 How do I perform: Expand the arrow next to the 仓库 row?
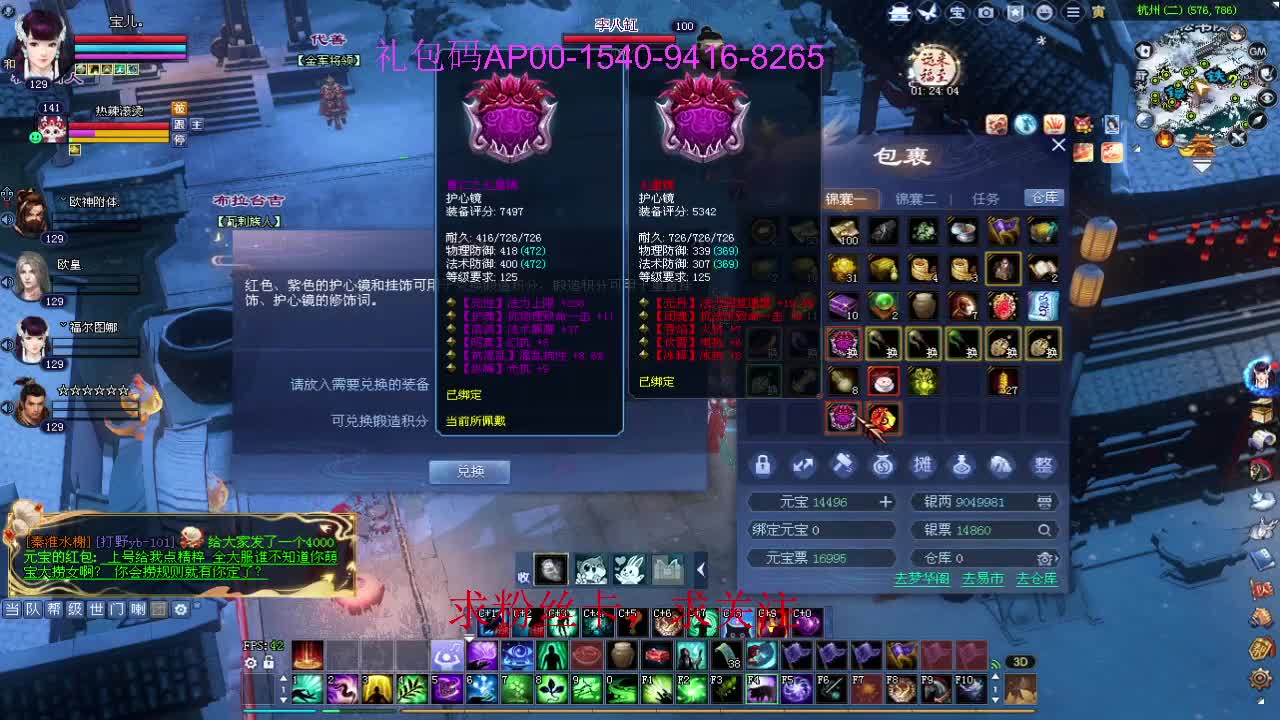1058,558
